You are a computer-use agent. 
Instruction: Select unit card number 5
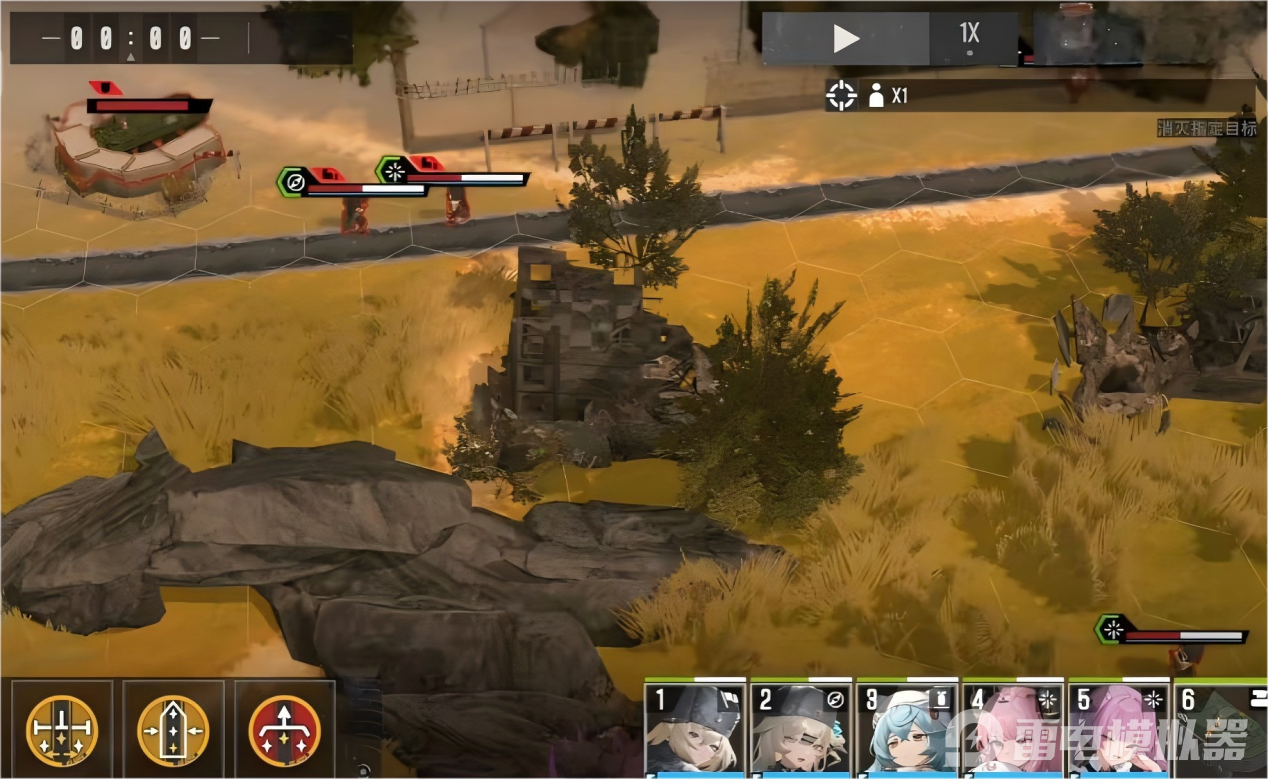coord(1118,730)
